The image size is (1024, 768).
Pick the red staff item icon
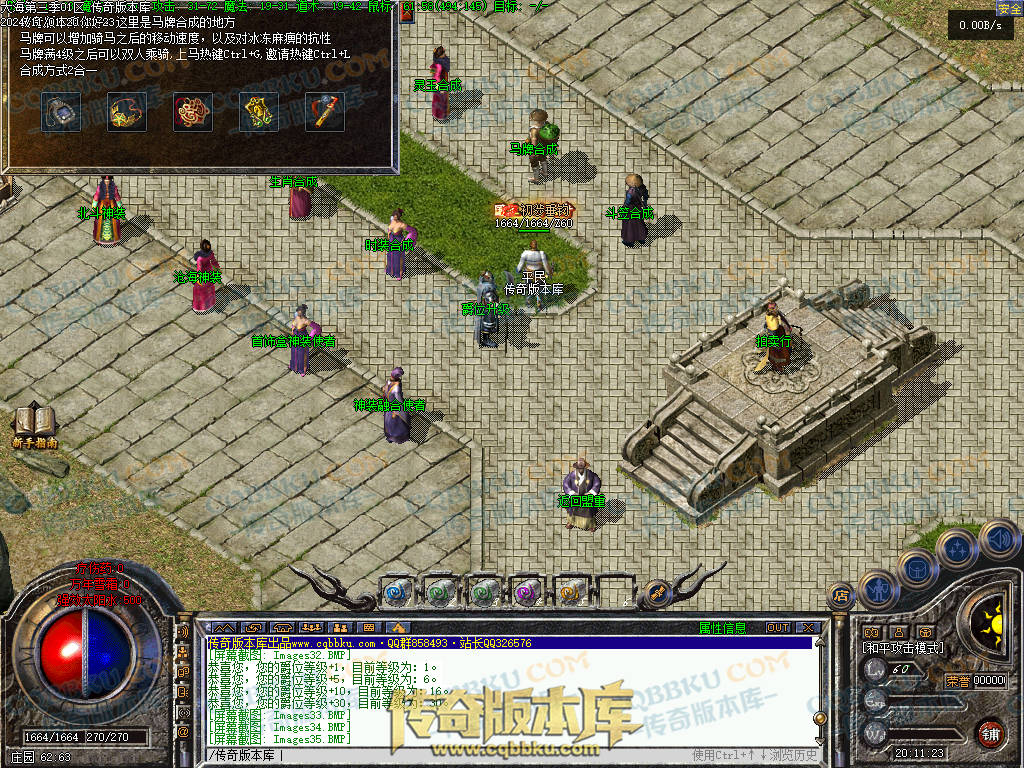click(x=325, y=112)
